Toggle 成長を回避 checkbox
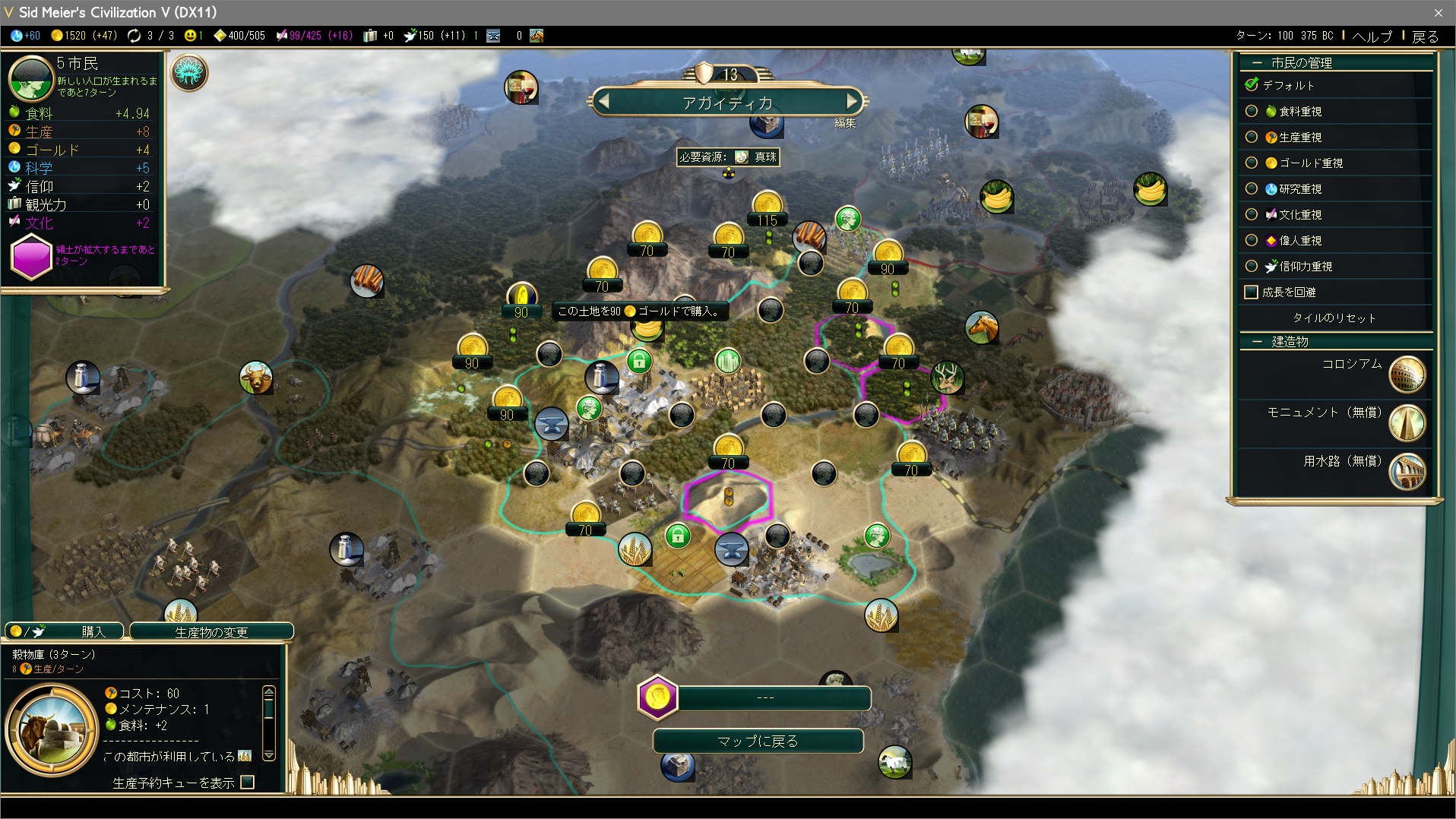The image size is (1456, 819). point(1252,292)
